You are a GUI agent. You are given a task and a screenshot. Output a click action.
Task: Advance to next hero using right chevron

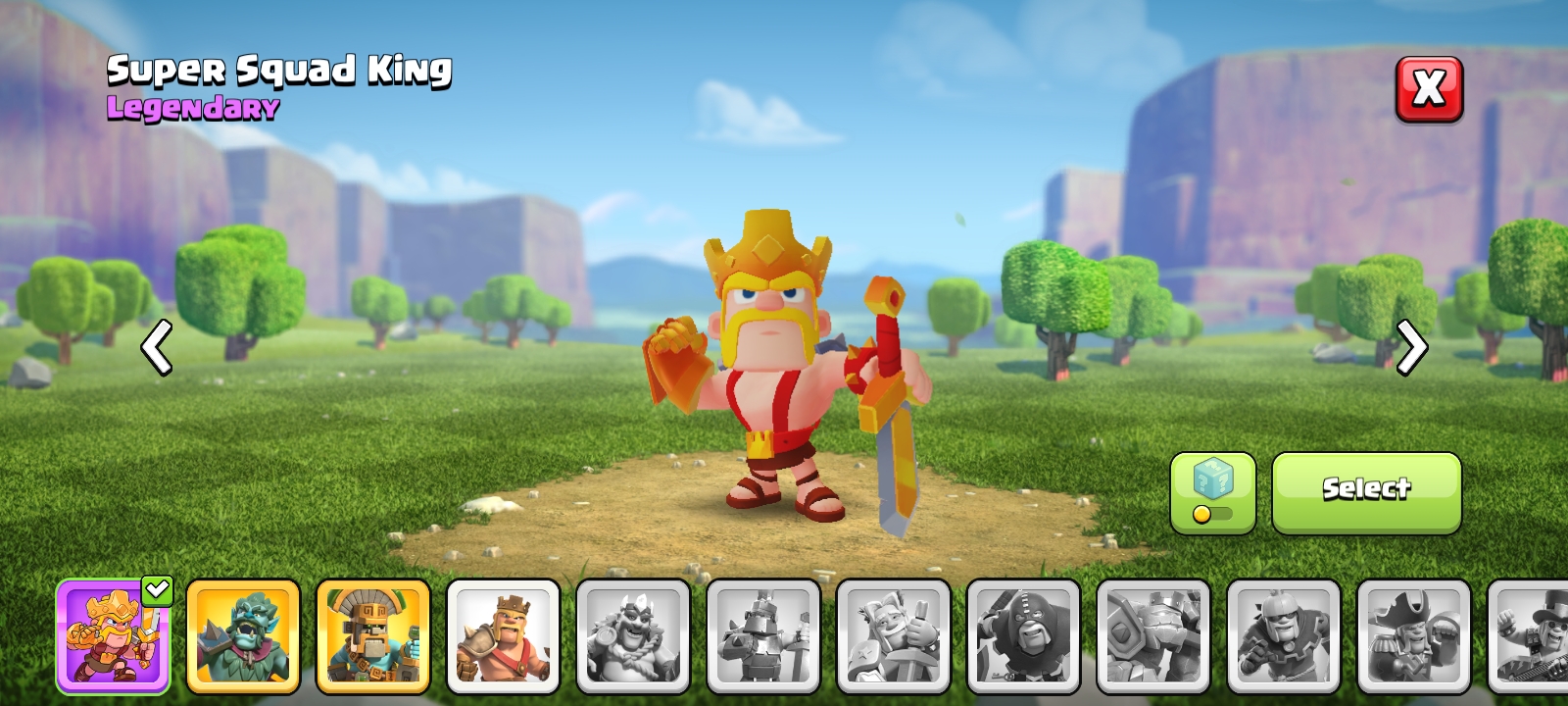1412,348
